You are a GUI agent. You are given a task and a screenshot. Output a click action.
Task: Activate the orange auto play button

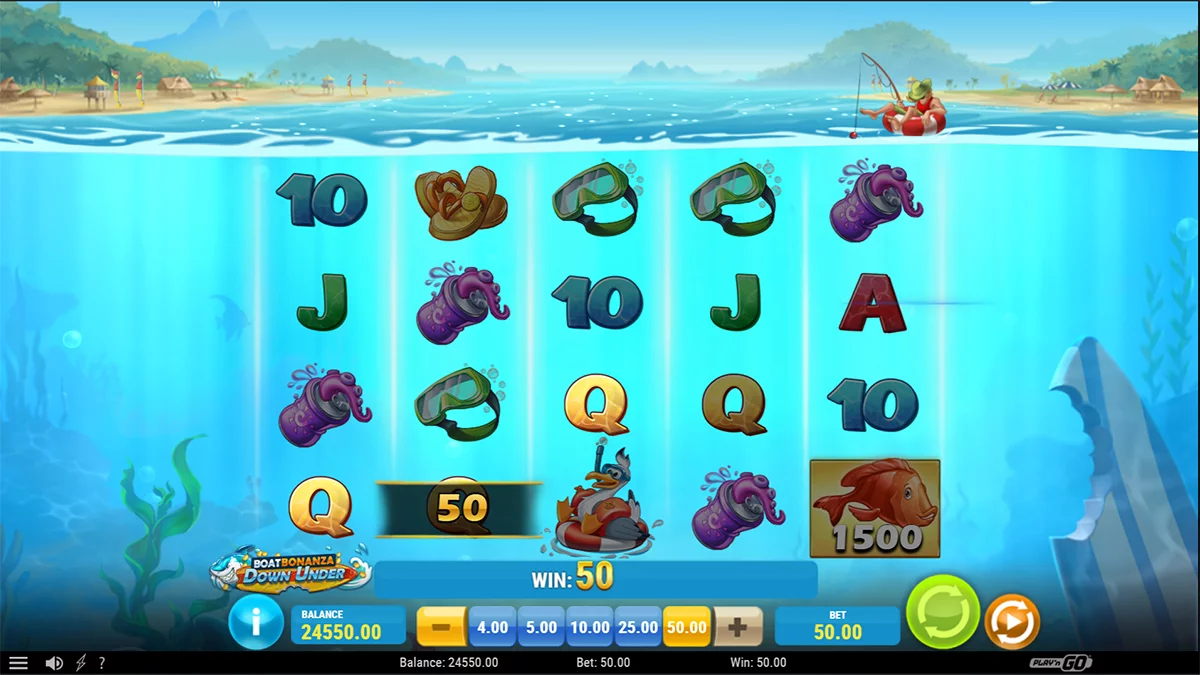click(1012, 622)
